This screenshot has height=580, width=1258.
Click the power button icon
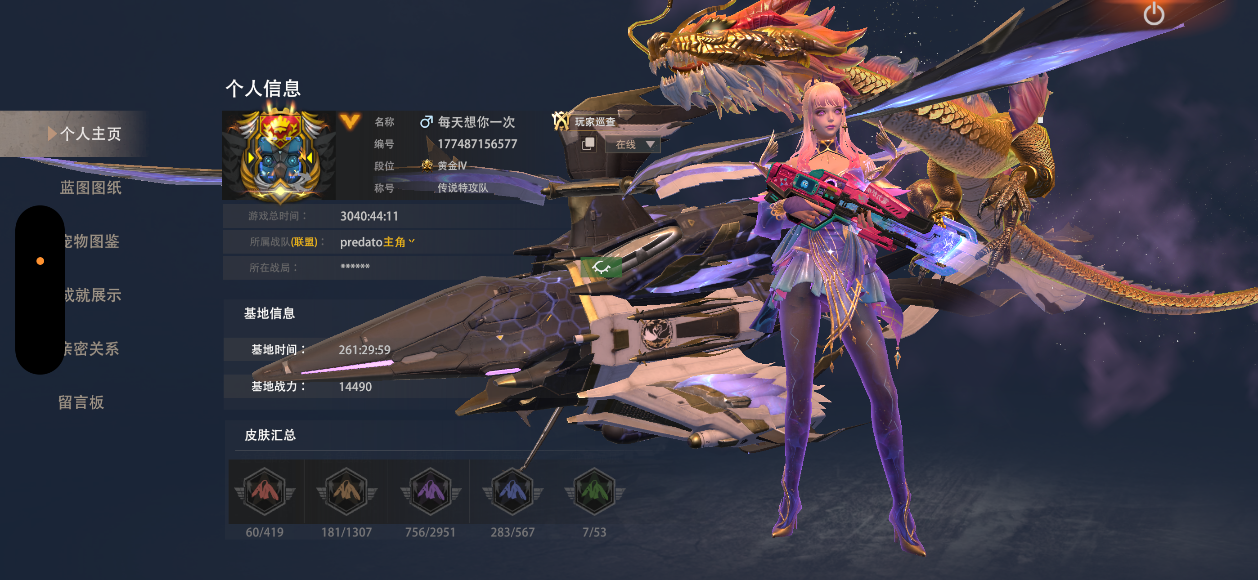[x=1154, y=14]
